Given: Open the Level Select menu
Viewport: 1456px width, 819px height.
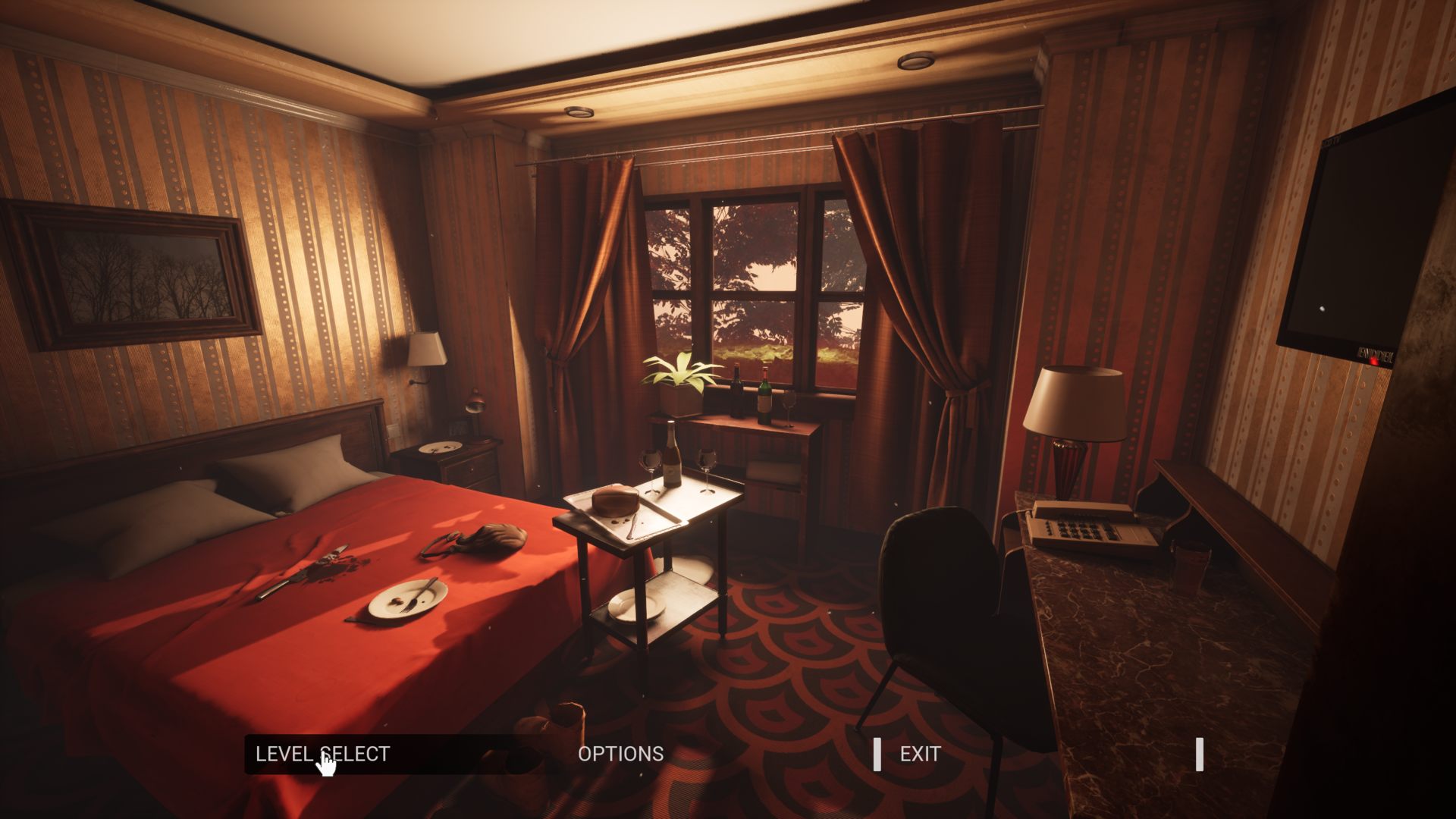Looking at the screenshot, I should [322, 754].
